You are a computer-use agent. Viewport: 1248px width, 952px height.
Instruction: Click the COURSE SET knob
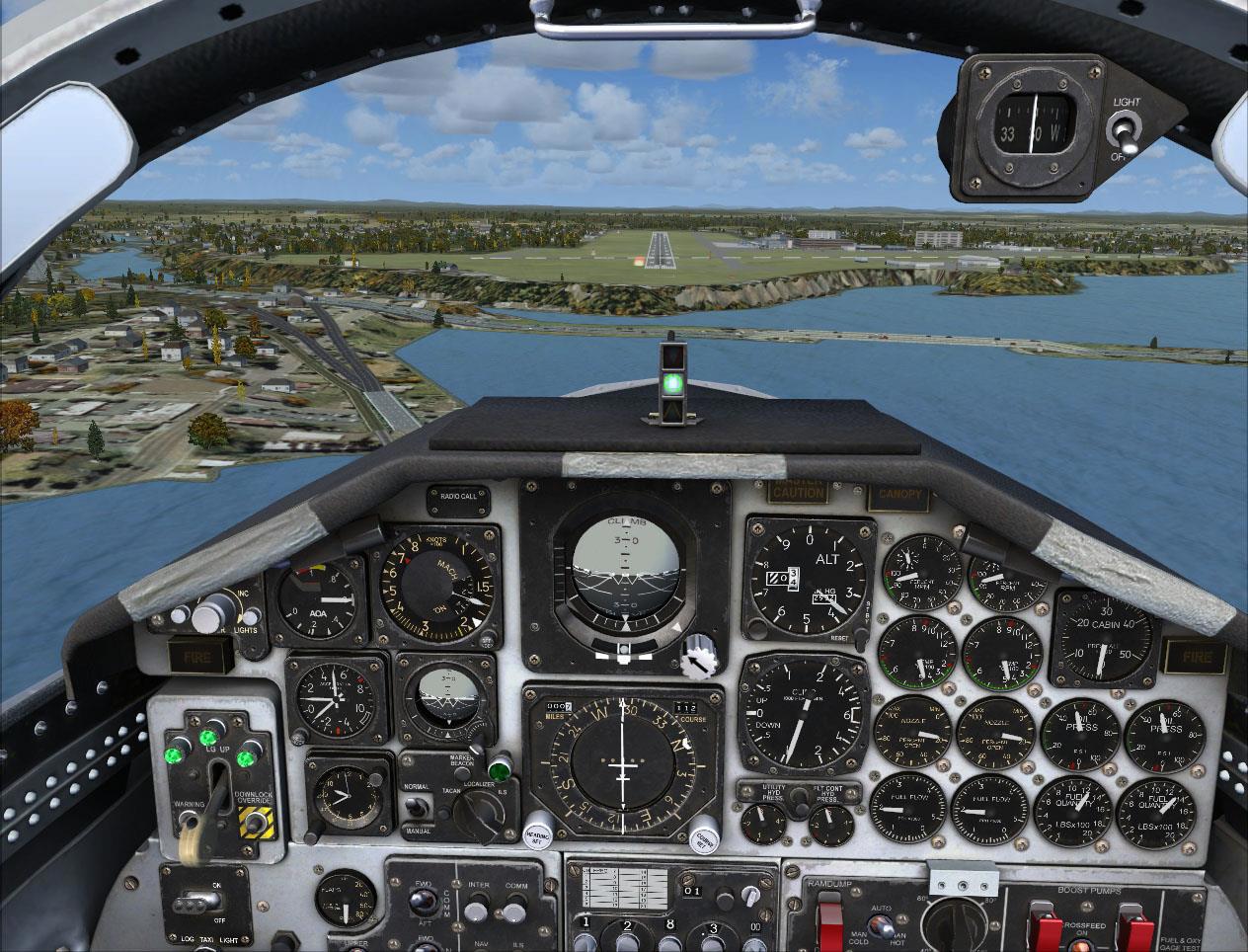tap(704, 835)
